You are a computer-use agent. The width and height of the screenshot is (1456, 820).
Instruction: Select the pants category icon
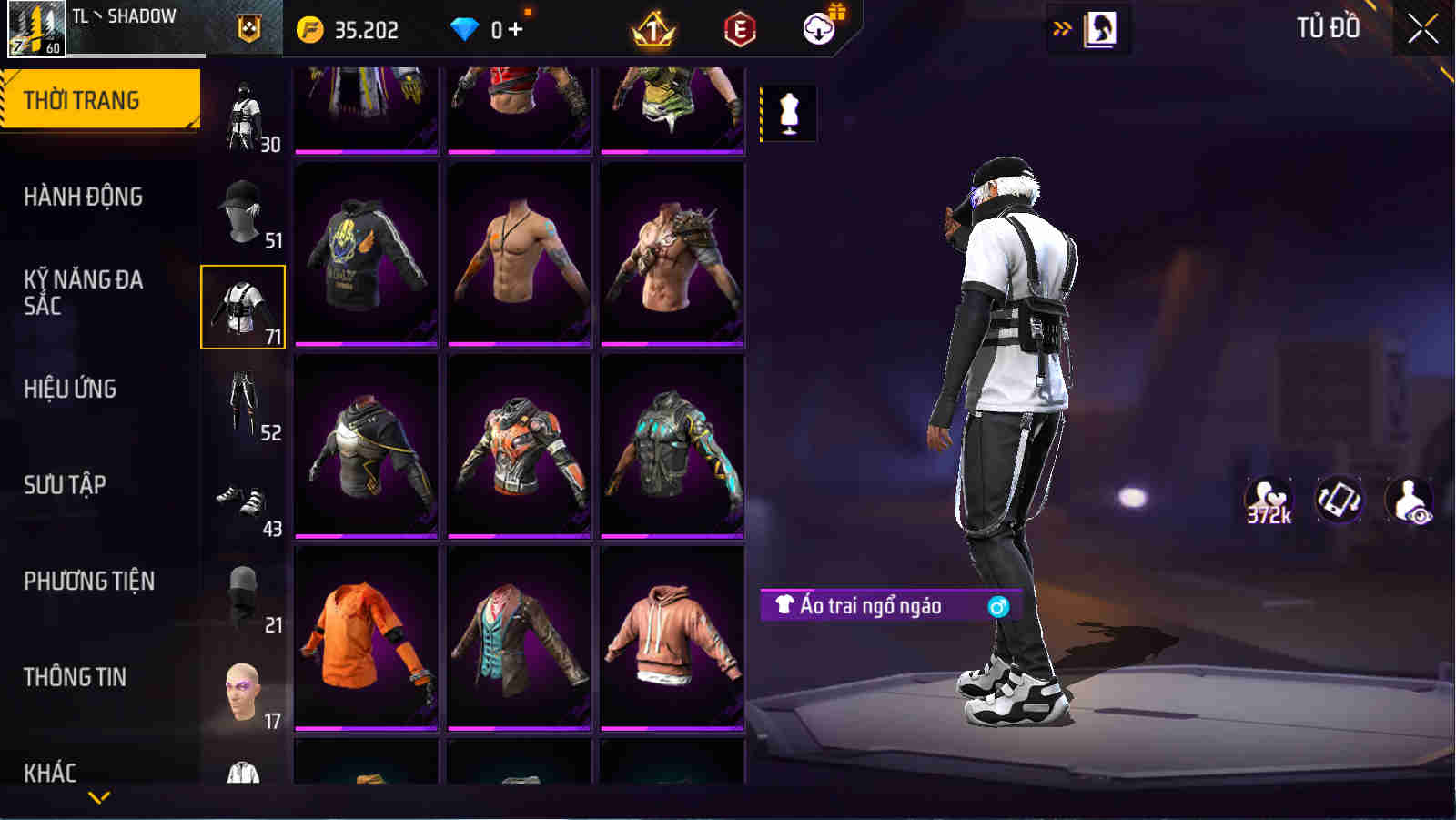(x=243, y=400)
